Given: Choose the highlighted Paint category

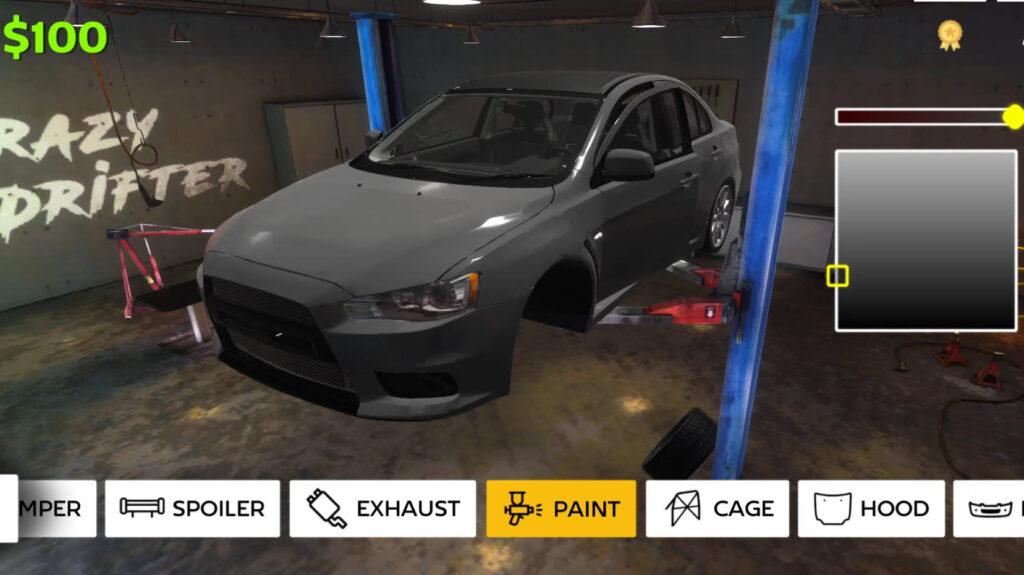Looking at the screenshot, I should pyautogui.click(x=561, y=508).
